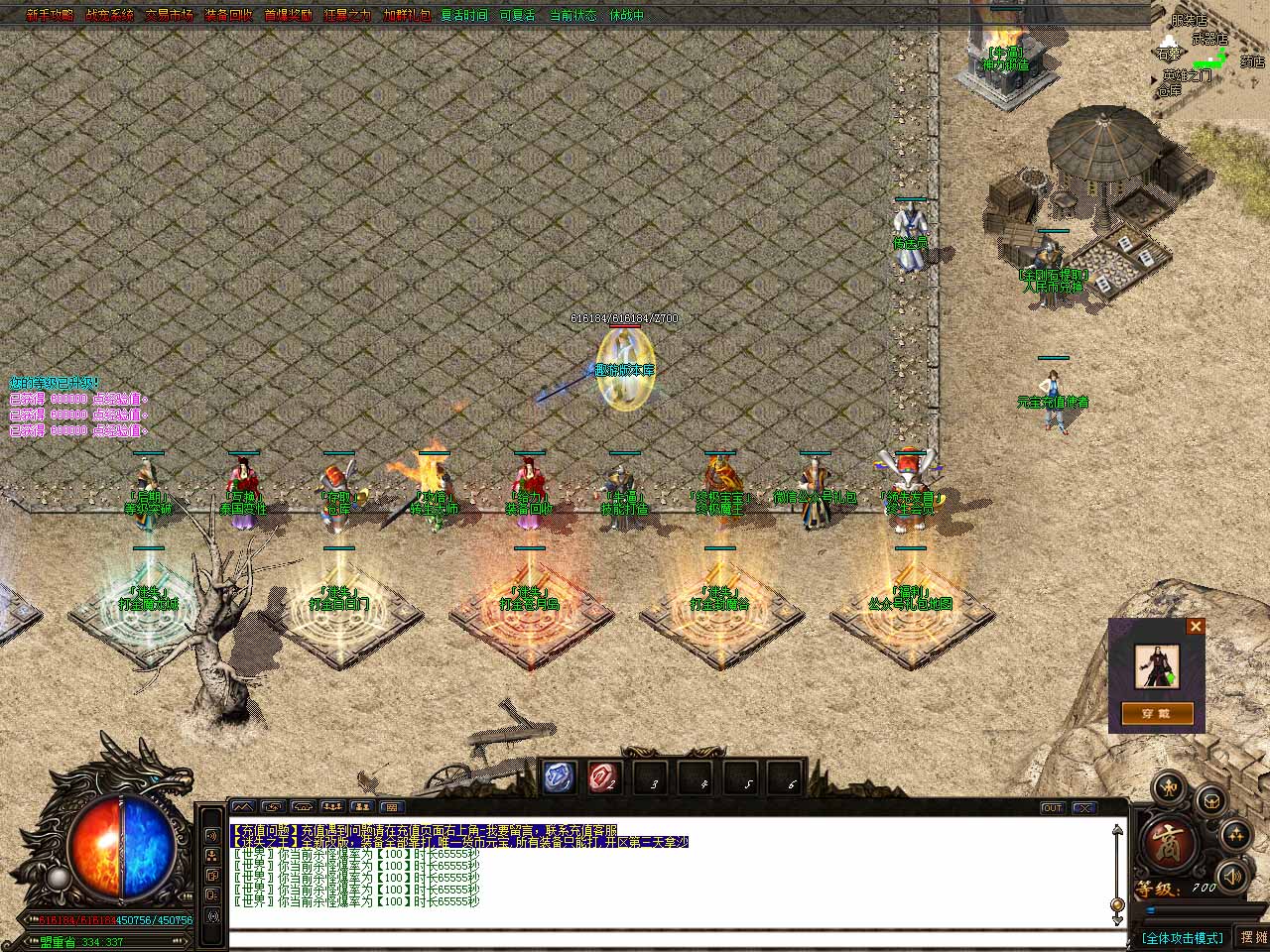The height and width of the screenshot is (952, 1270).
Task: Open the 摆摊 stall button
Action: tap(1253, 937)
